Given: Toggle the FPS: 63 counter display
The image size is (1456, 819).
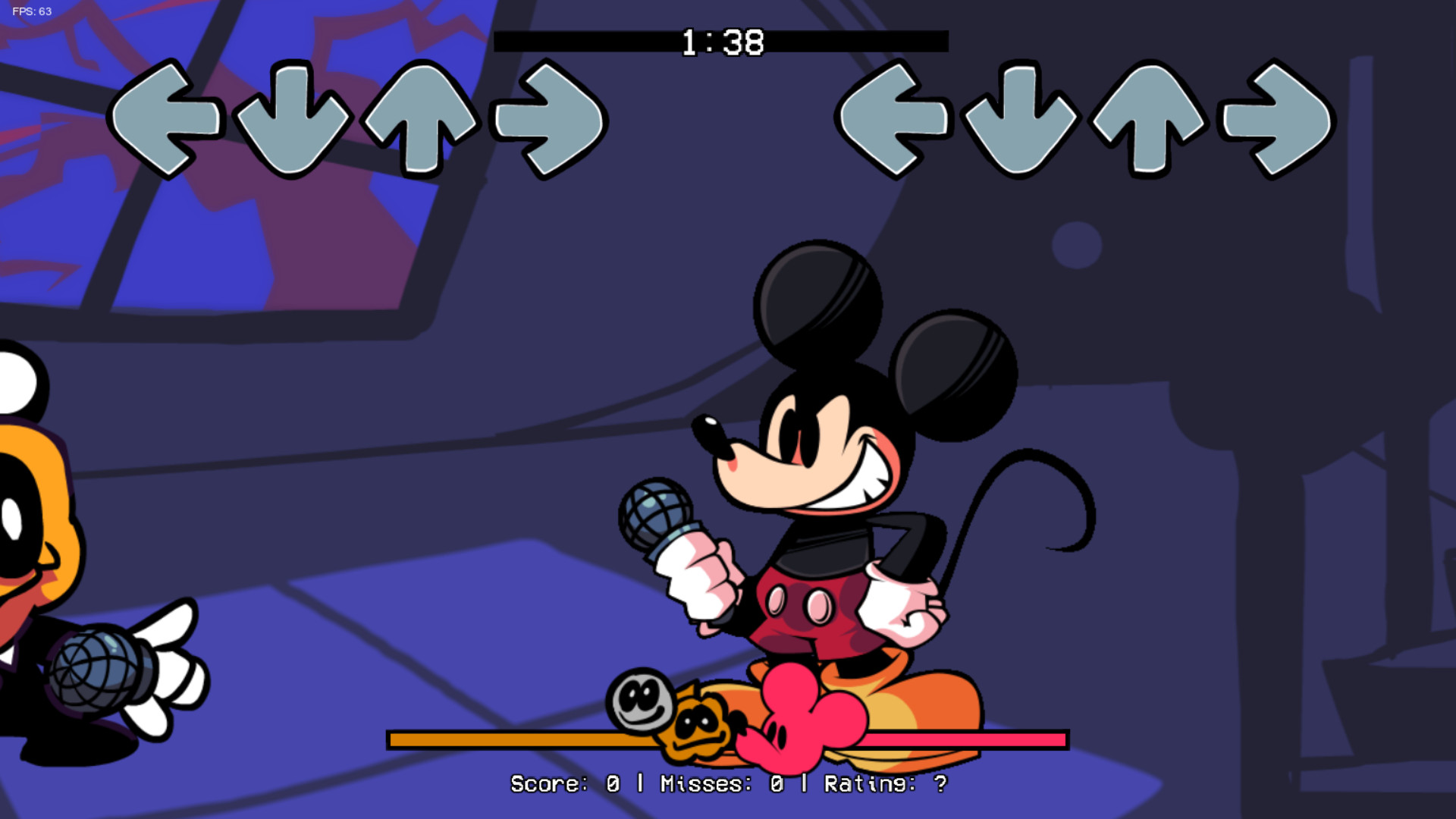Looking at the screenshot, I should (x=30, y=11).
